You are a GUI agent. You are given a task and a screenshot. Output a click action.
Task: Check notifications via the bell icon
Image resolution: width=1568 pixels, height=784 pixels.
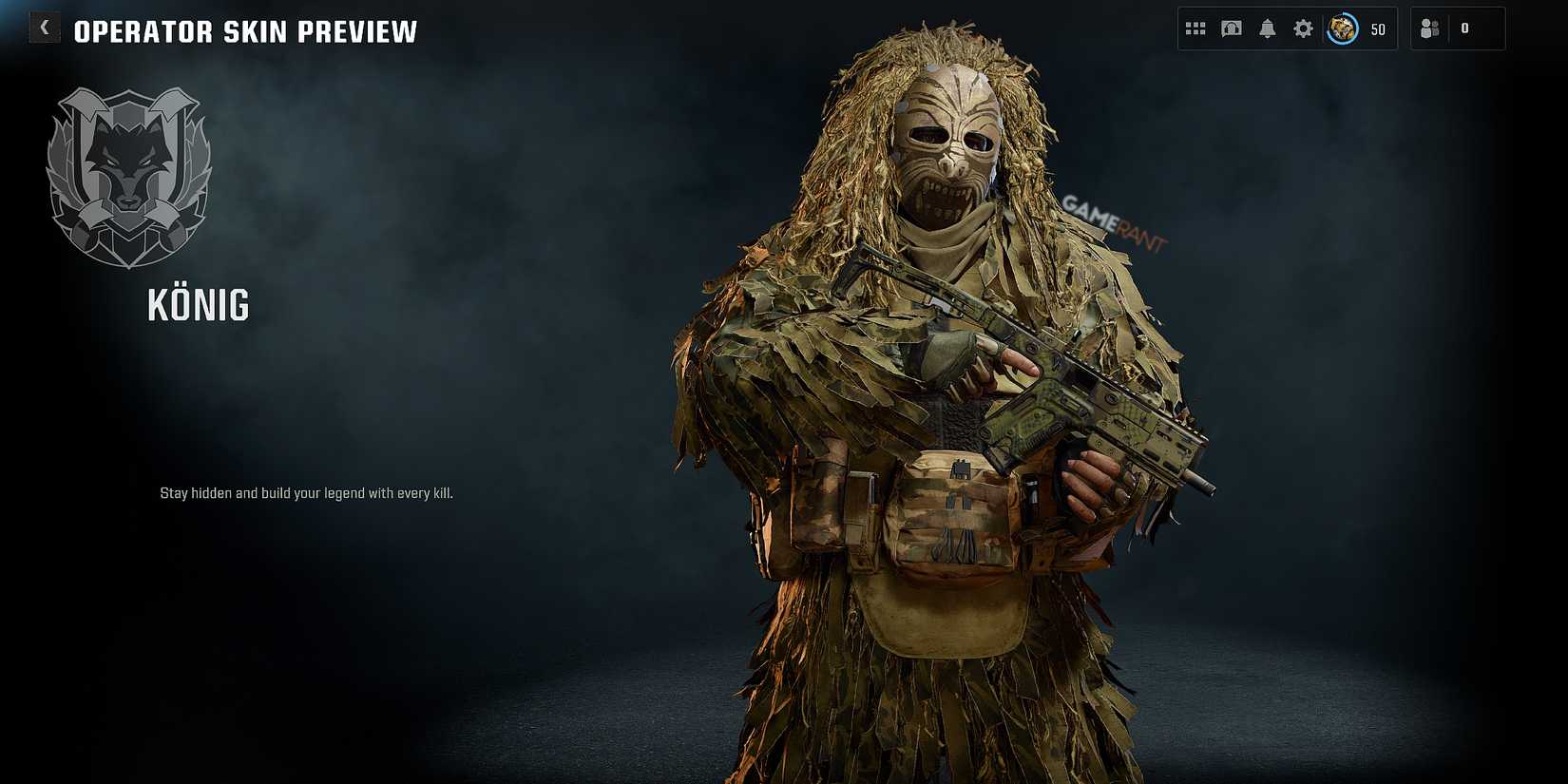click(1267, 28)
